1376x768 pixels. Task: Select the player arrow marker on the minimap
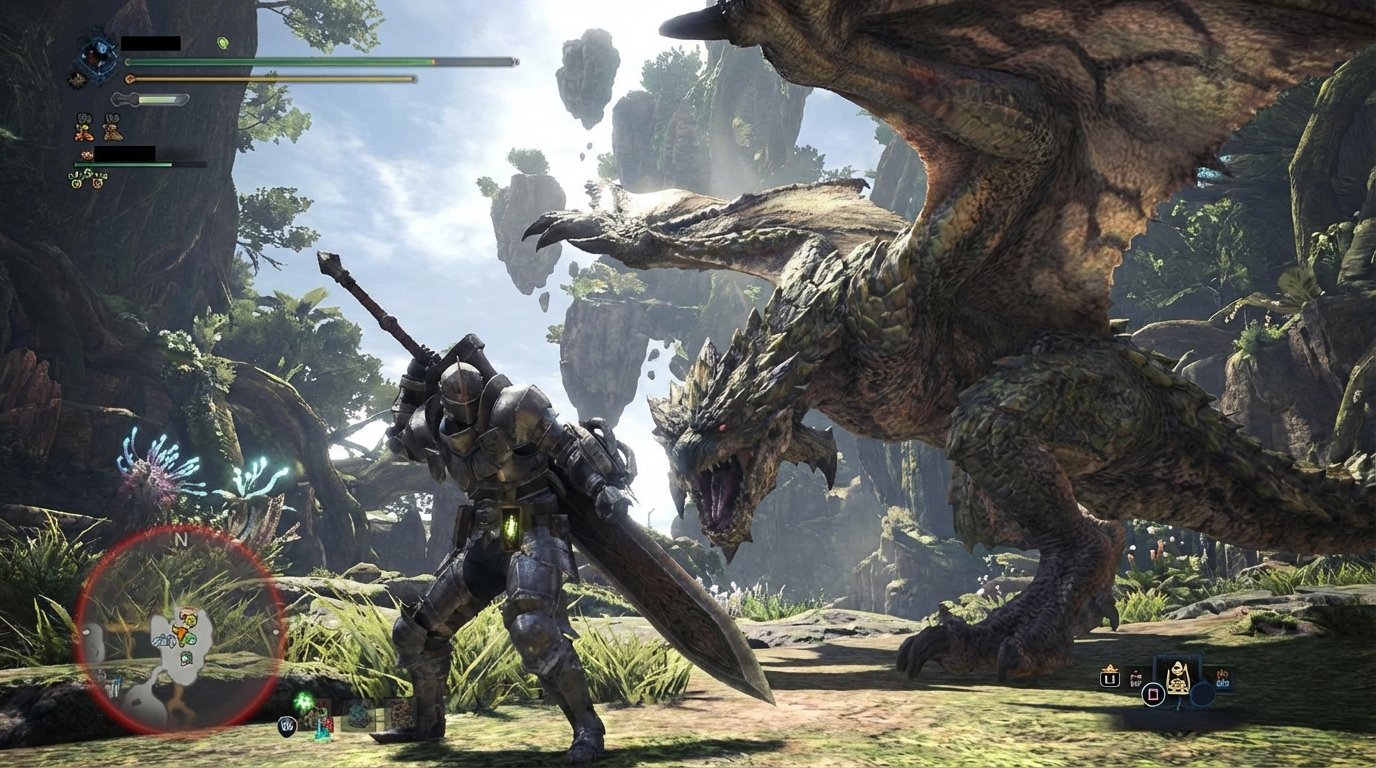180,631
